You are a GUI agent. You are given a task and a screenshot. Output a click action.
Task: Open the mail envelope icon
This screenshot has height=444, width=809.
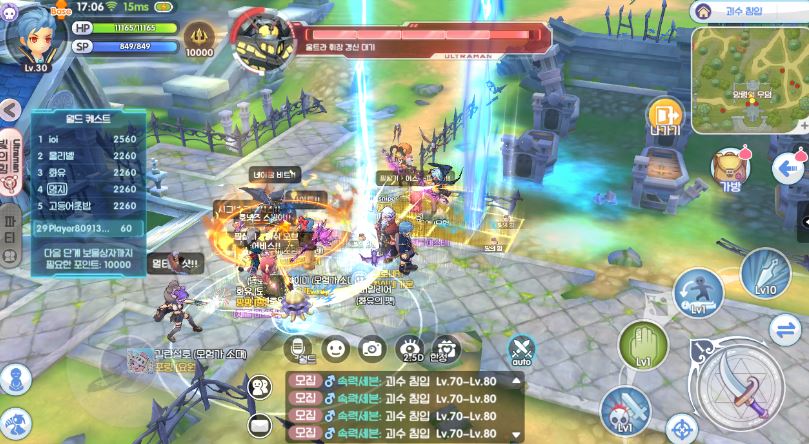click(x=261, y=424)
